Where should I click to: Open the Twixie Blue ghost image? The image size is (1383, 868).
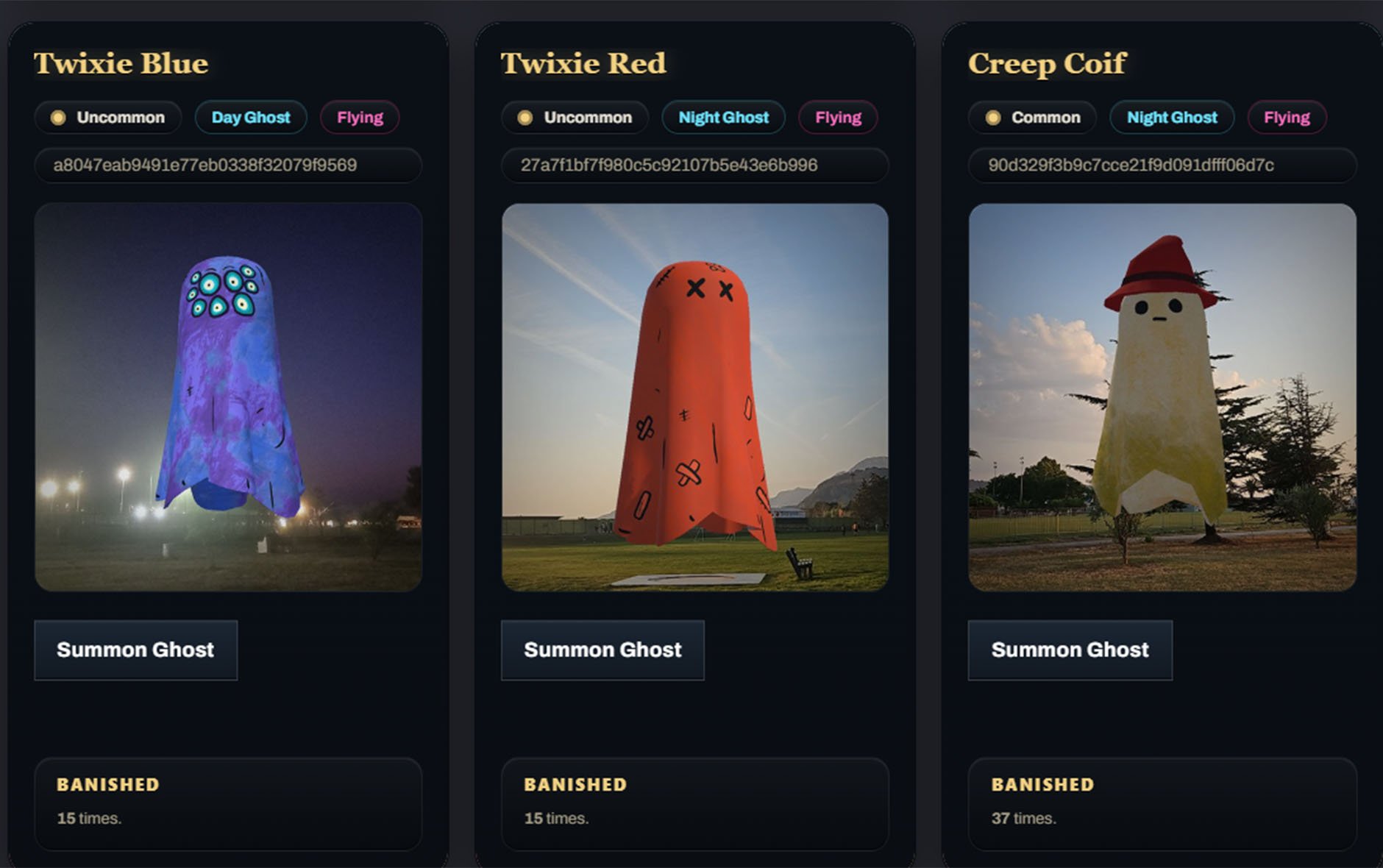(x=228, y=397)
